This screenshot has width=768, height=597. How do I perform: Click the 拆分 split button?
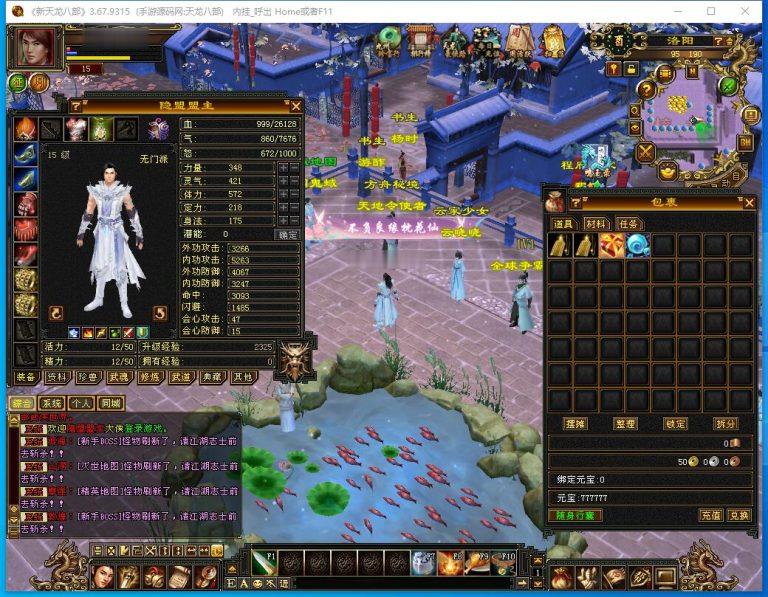coord(726,424)
